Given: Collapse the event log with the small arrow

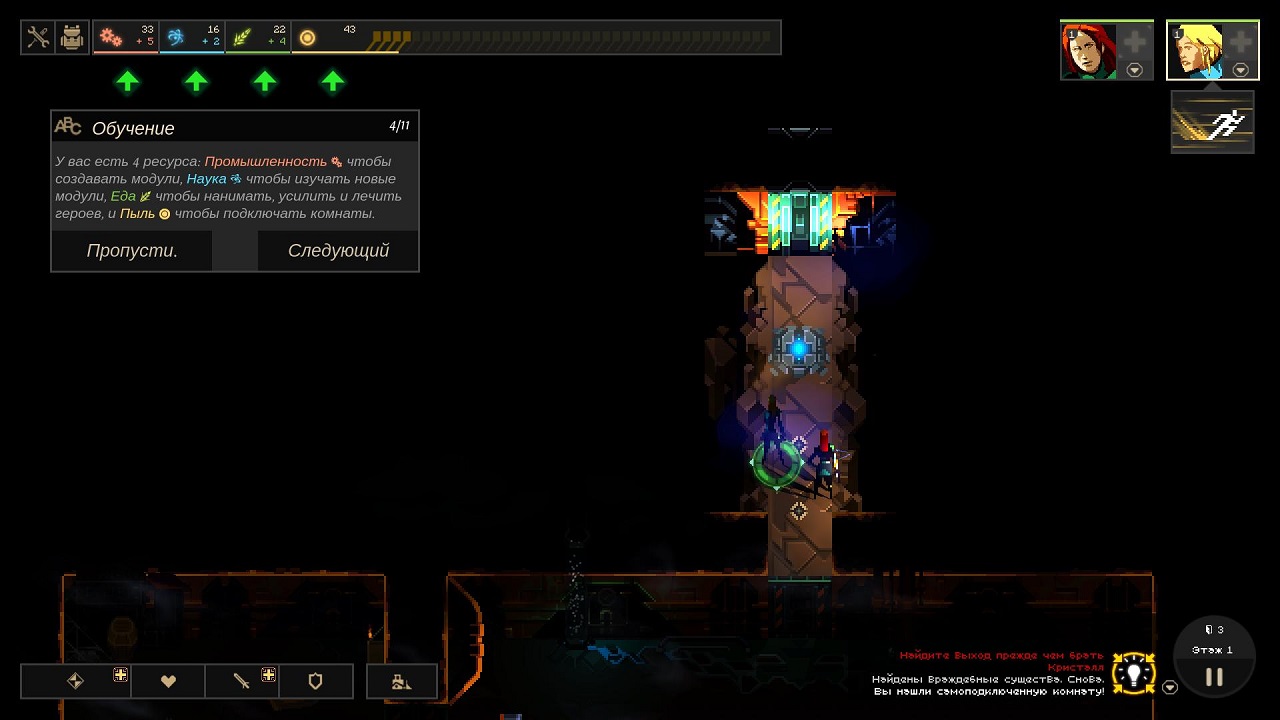Looking at the screenshot, I should click(x=1170, y=687).
